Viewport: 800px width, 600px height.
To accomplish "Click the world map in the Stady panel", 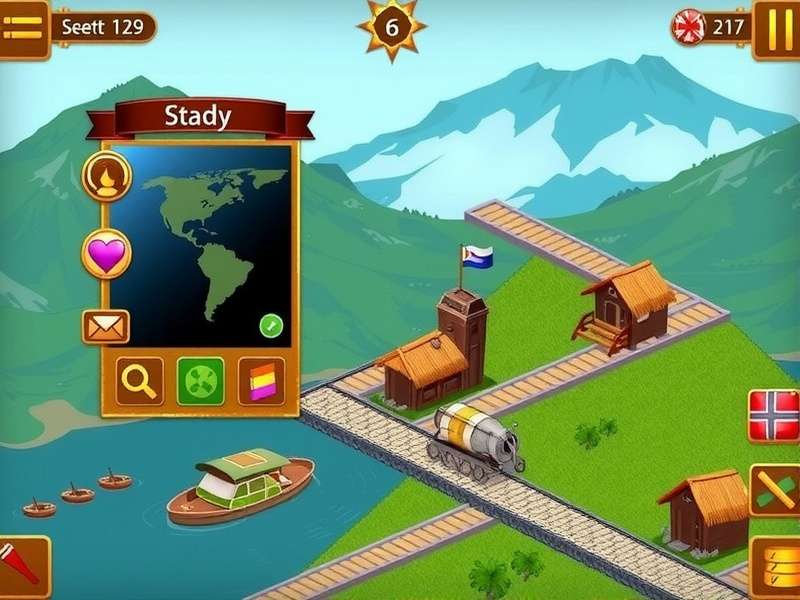I will [201, 245].
